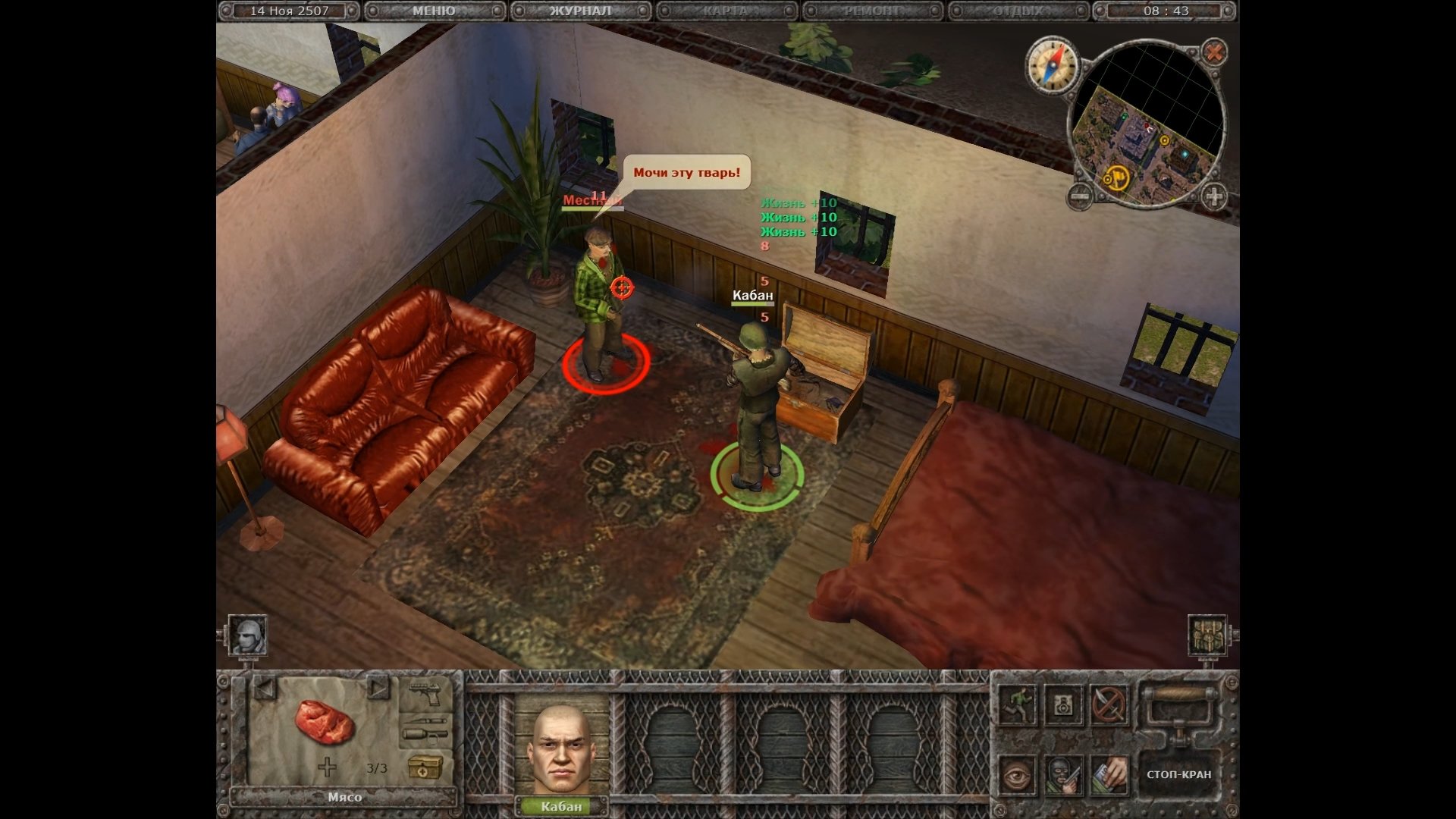
Task: Select the Мясо meat item
Action: [x=325, y=720]
